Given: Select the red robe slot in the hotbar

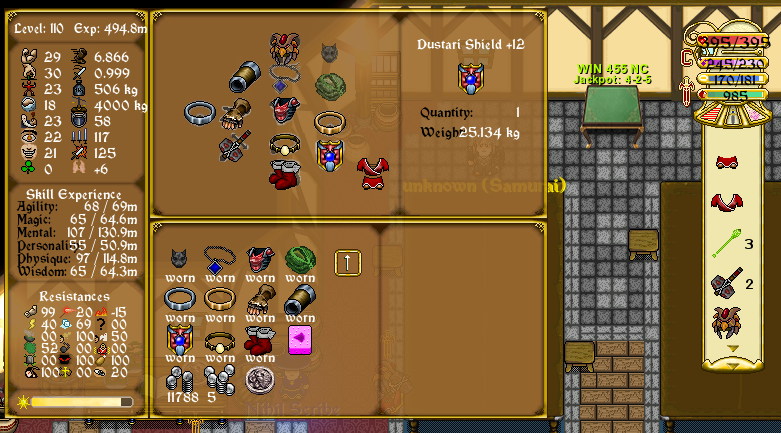Looking at the screenshot, I should click(727, 203).
